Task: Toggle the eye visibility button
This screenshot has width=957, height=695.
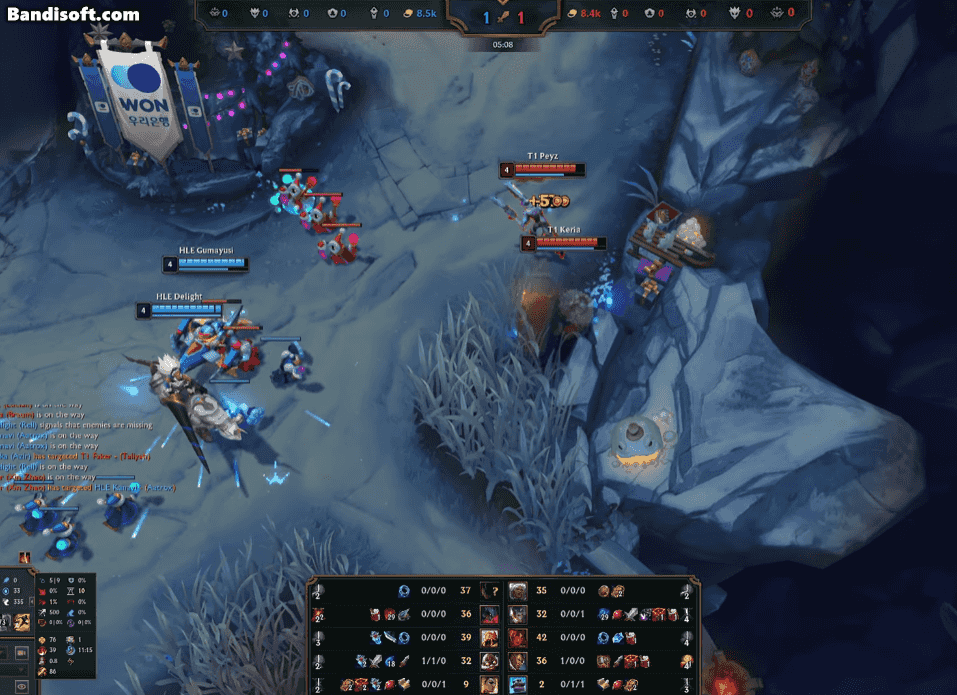Action: click(21, 686)
